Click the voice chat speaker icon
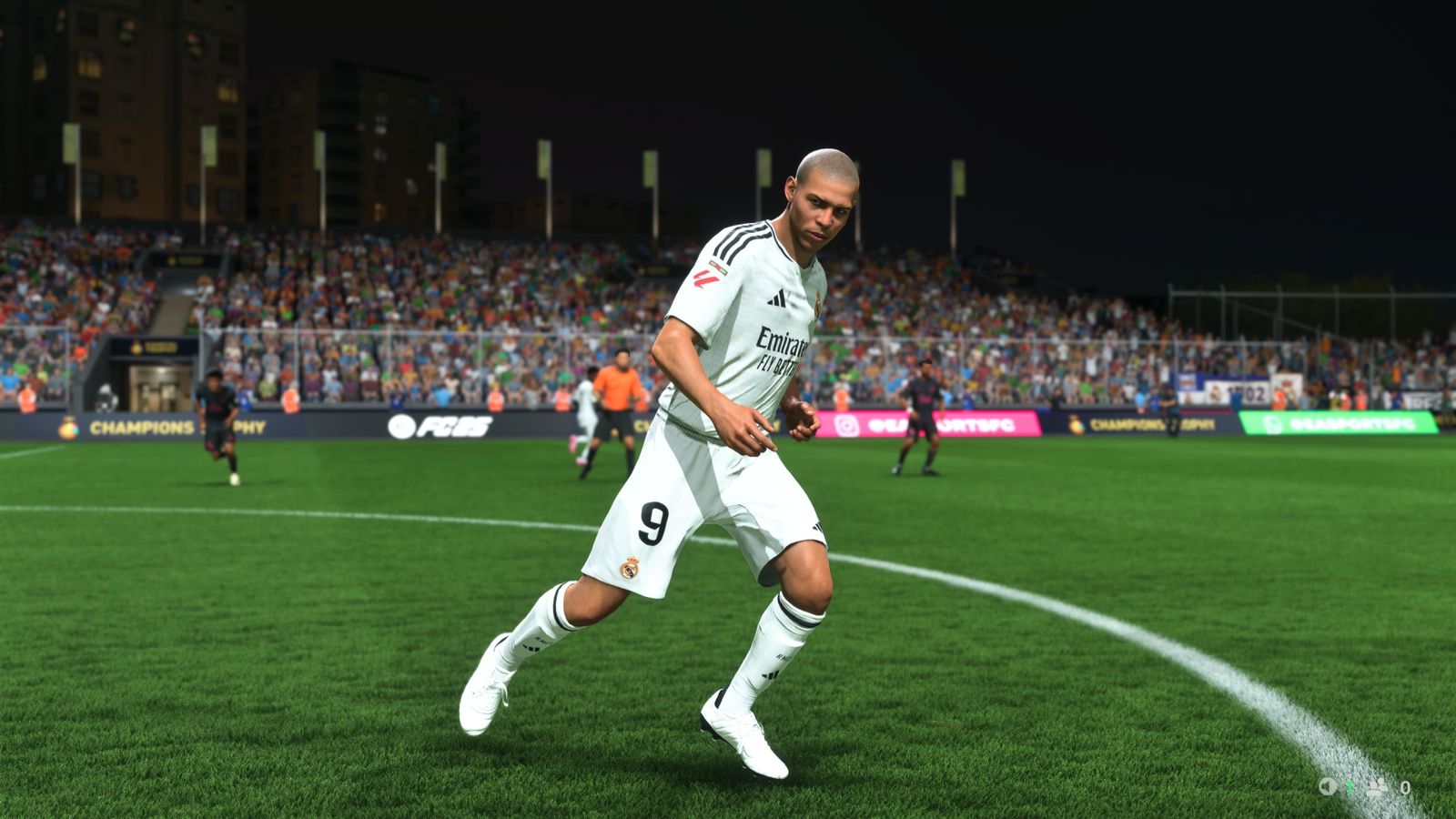 pyautogui.click(x=1328, y=786)
